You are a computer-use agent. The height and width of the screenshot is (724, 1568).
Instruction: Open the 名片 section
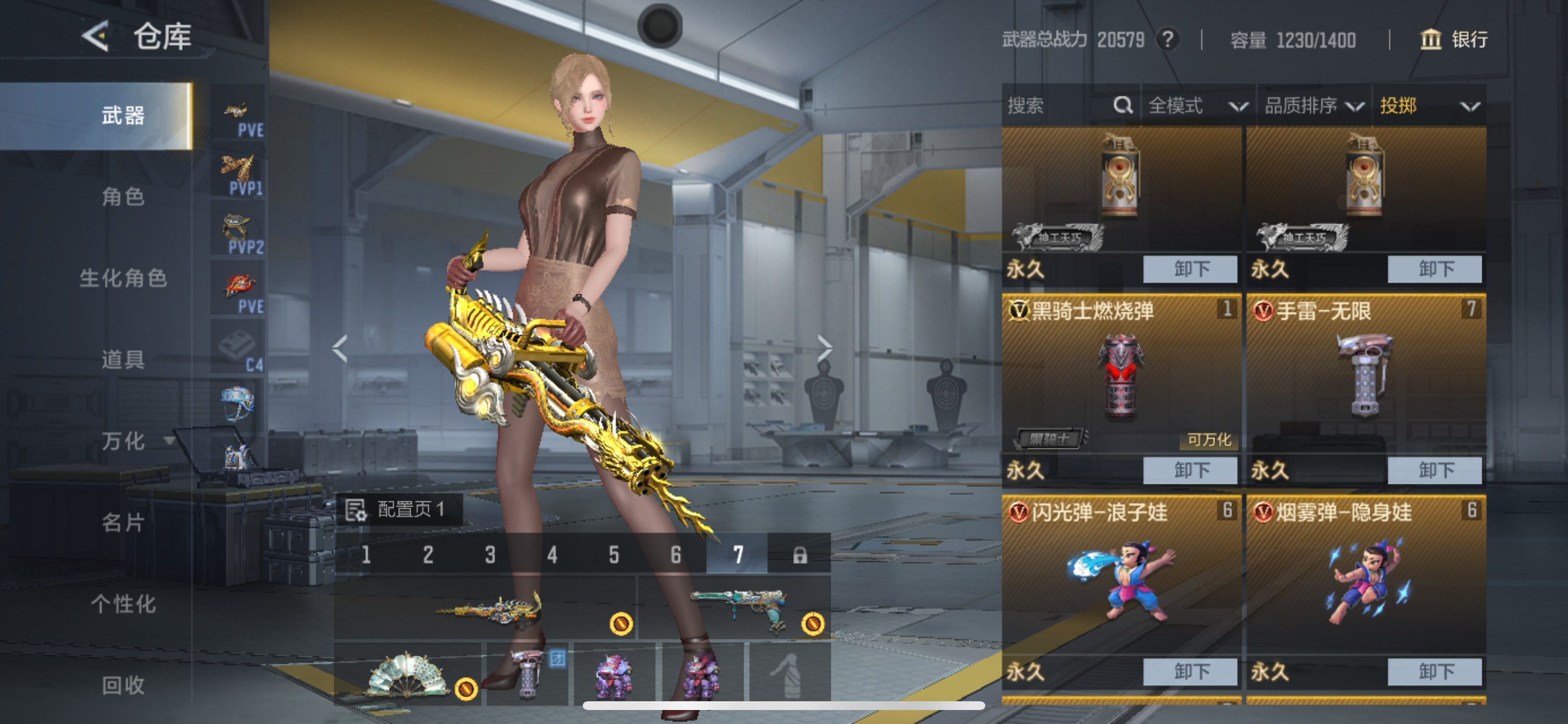tap(123, 523)
